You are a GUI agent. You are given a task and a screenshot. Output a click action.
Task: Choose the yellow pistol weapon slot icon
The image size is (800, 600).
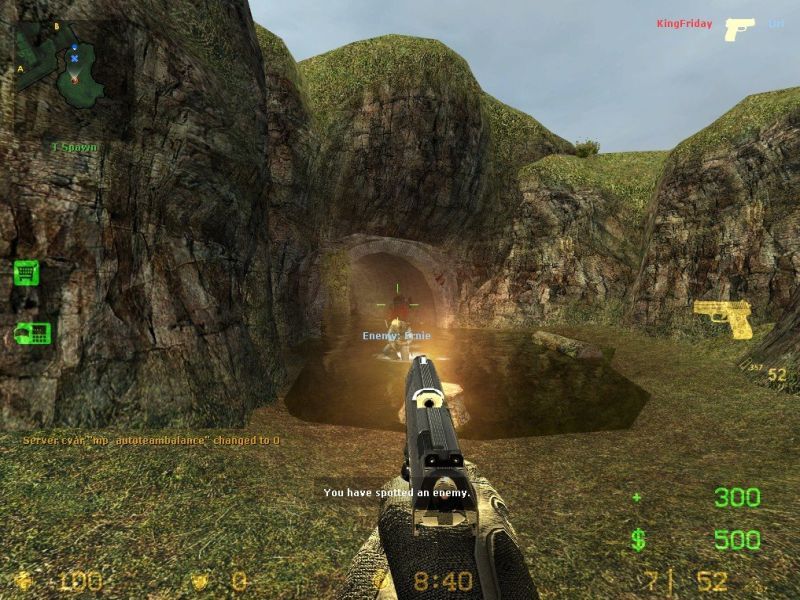pos(723,319)
